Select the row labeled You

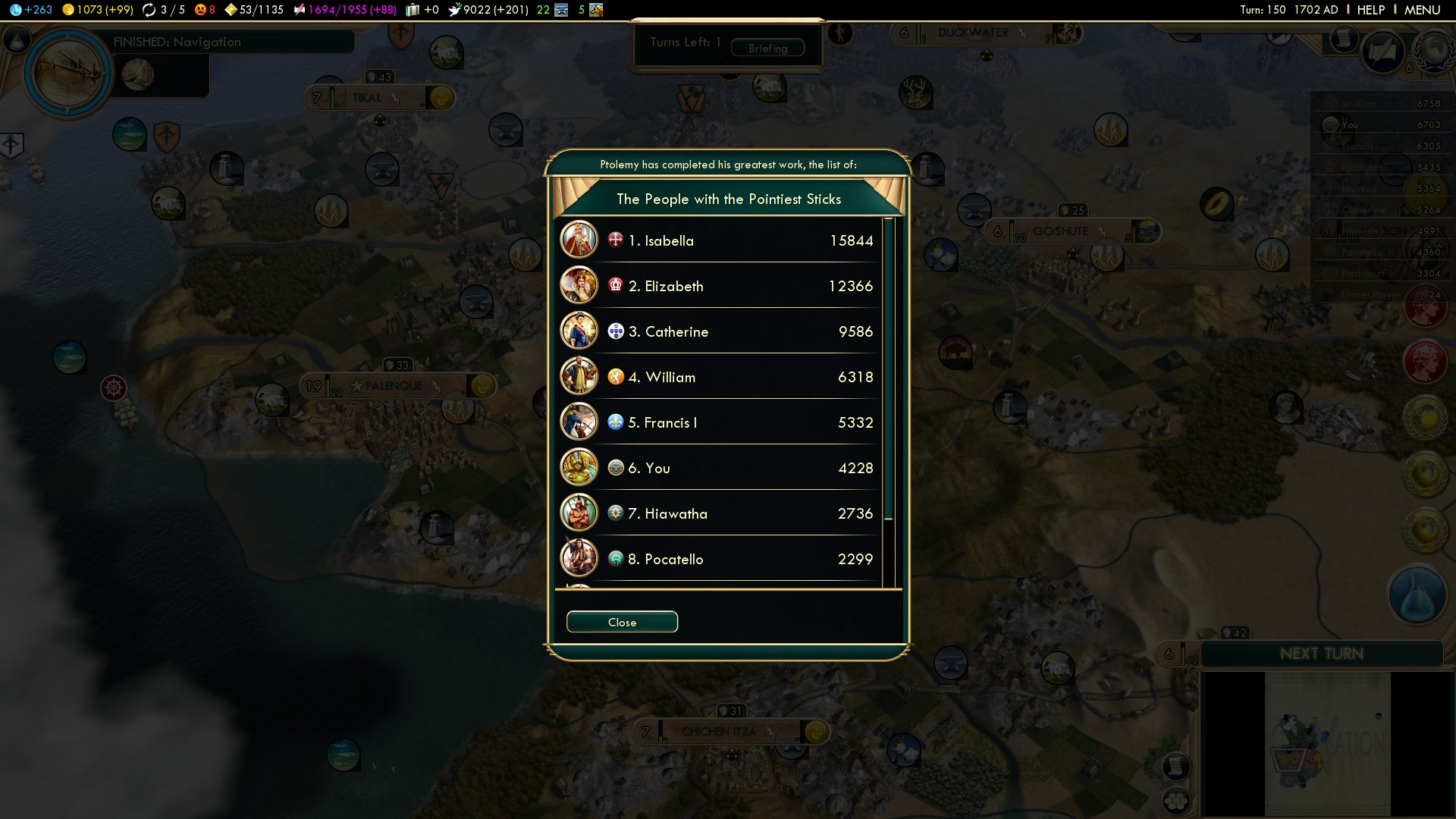click(719, 468)
